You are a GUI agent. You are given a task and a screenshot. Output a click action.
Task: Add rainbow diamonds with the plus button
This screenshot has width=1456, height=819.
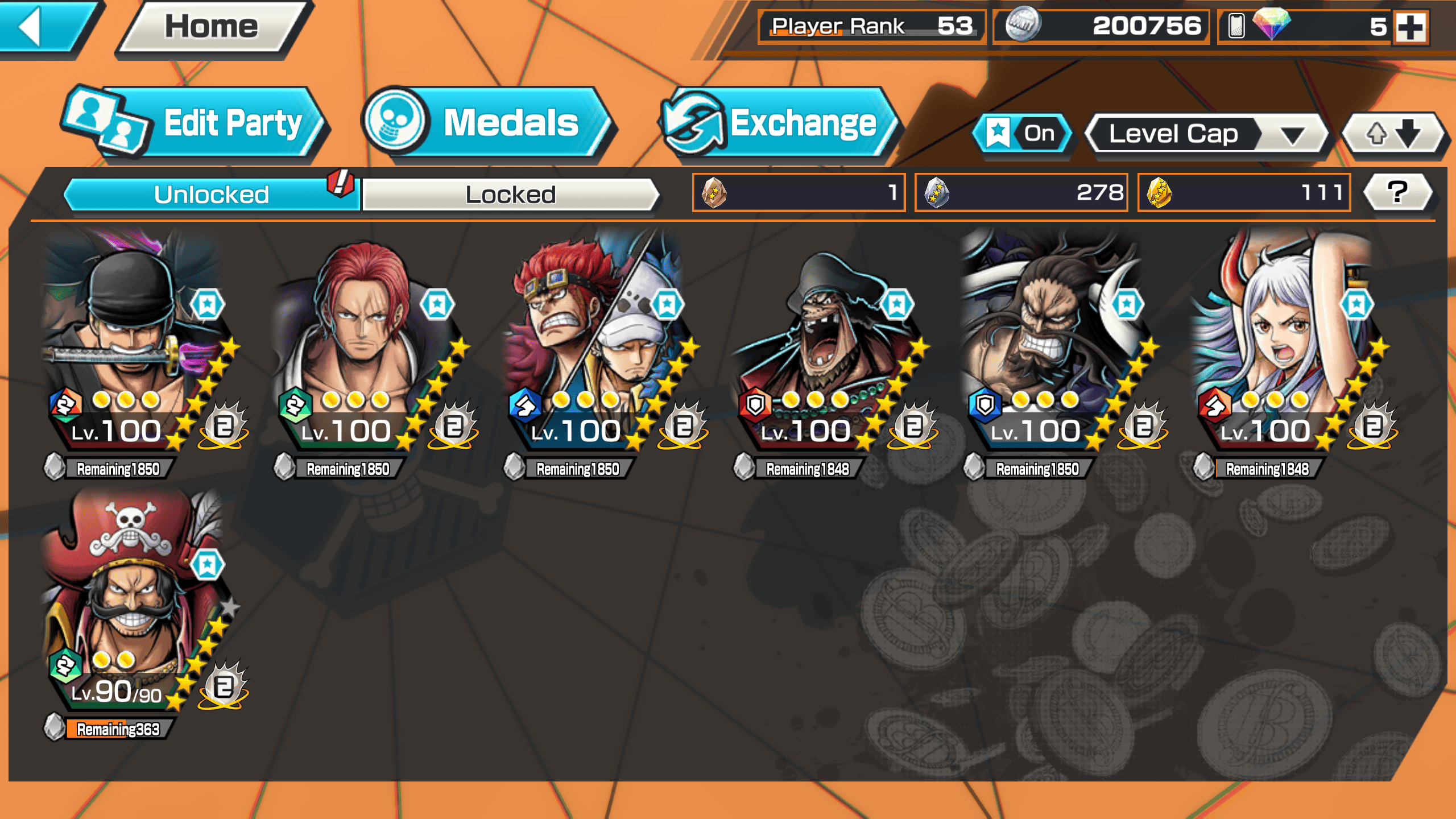pos(1410,27)
